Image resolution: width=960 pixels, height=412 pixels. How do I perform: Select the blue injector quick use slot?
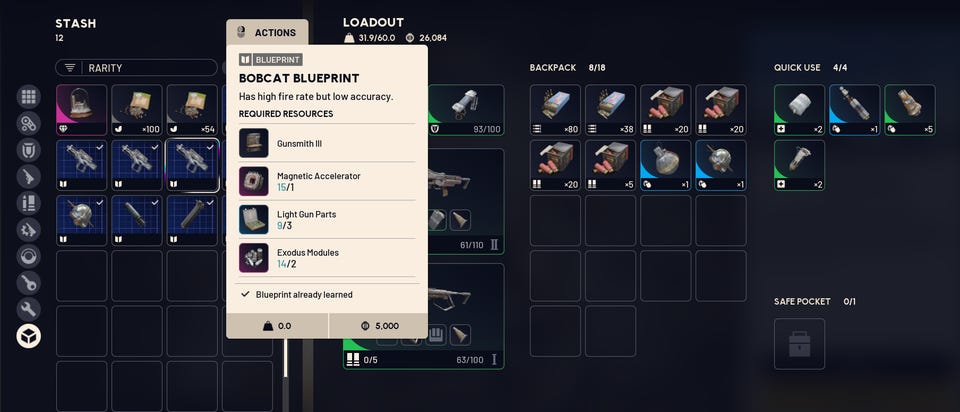click(854, 110)
